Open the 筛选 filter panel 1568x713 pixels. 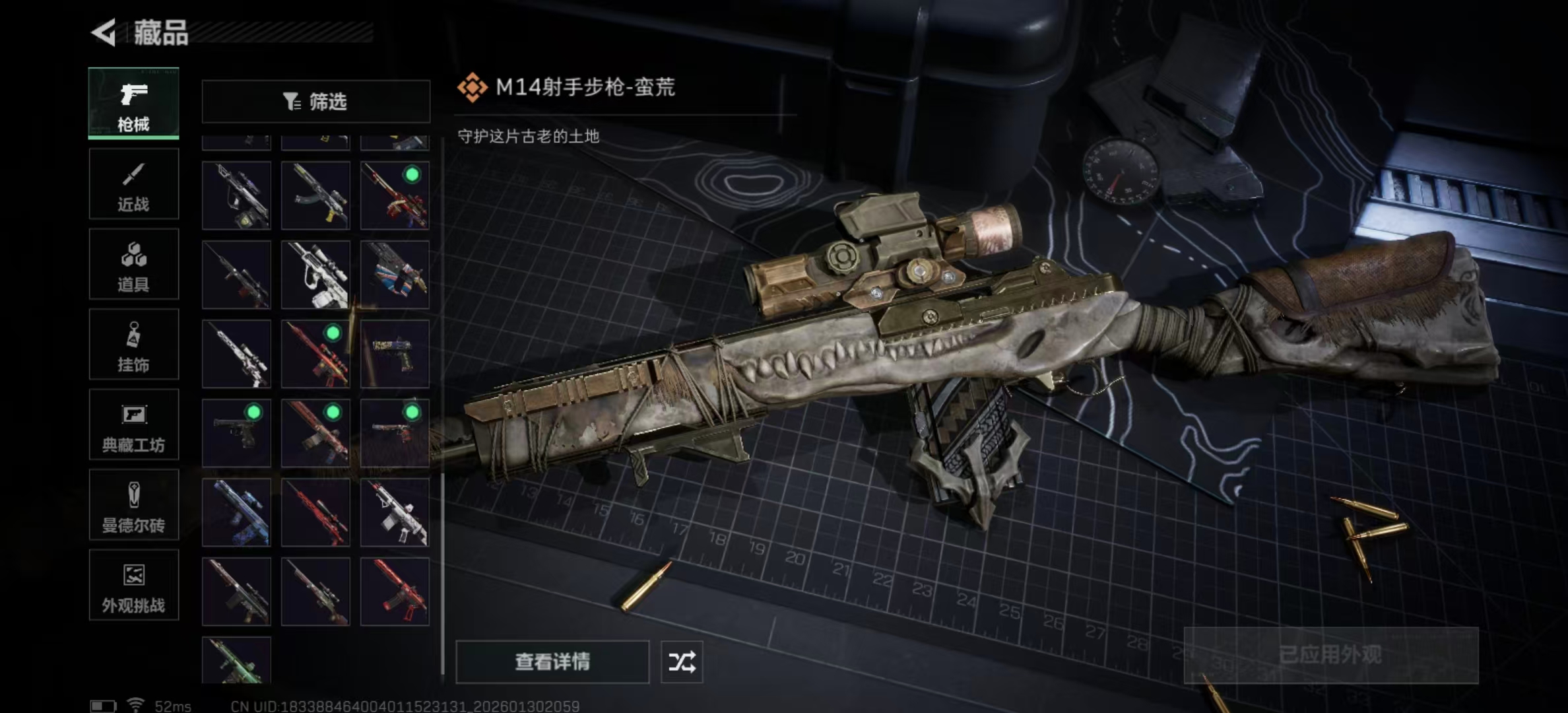pyautogui.click(x=315, y=101)
